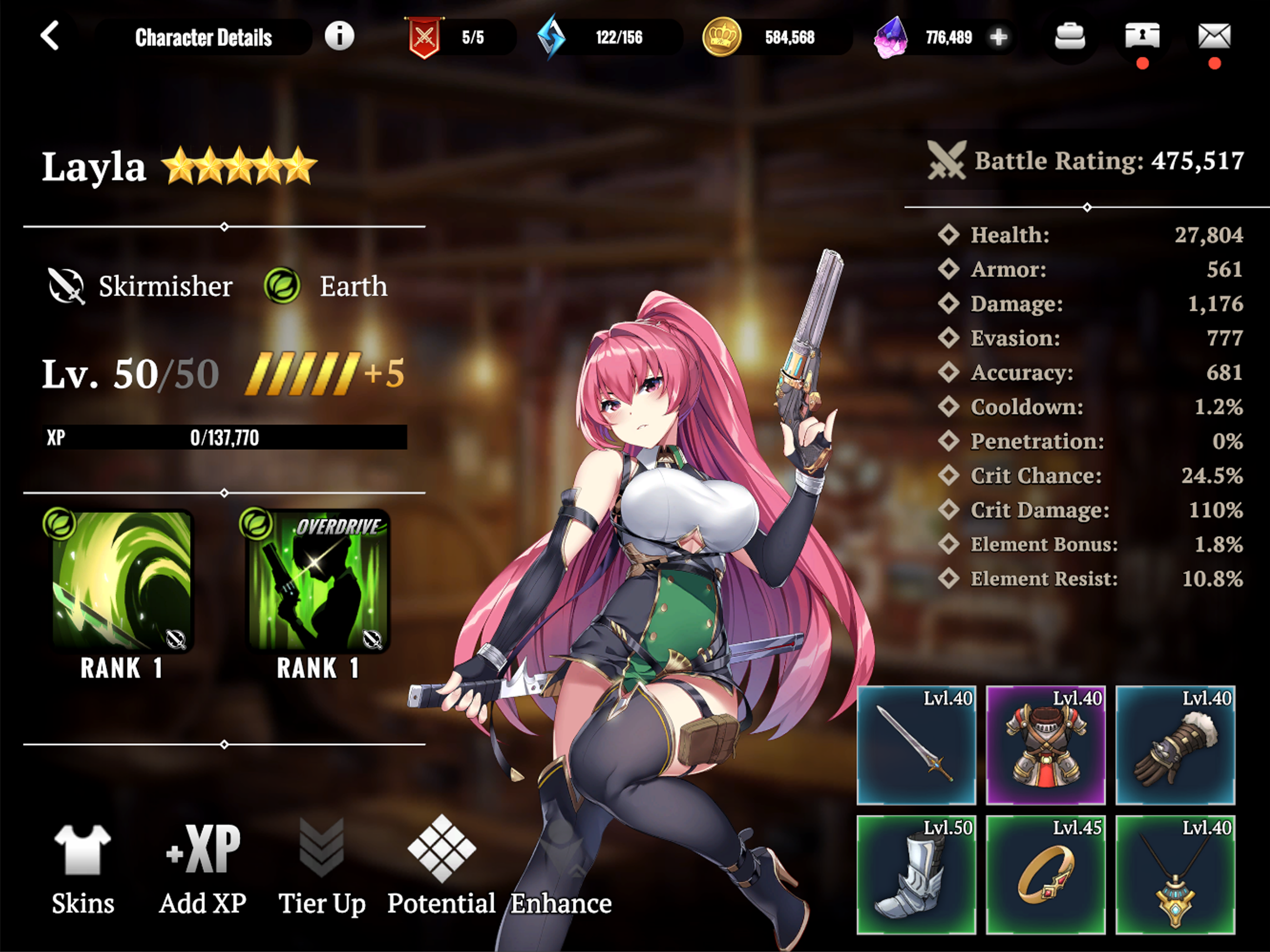Select the fur-trimmed gloves slot
Image resolution: width=1270 pixels, height=952 pixels.
pos(1175,745)
